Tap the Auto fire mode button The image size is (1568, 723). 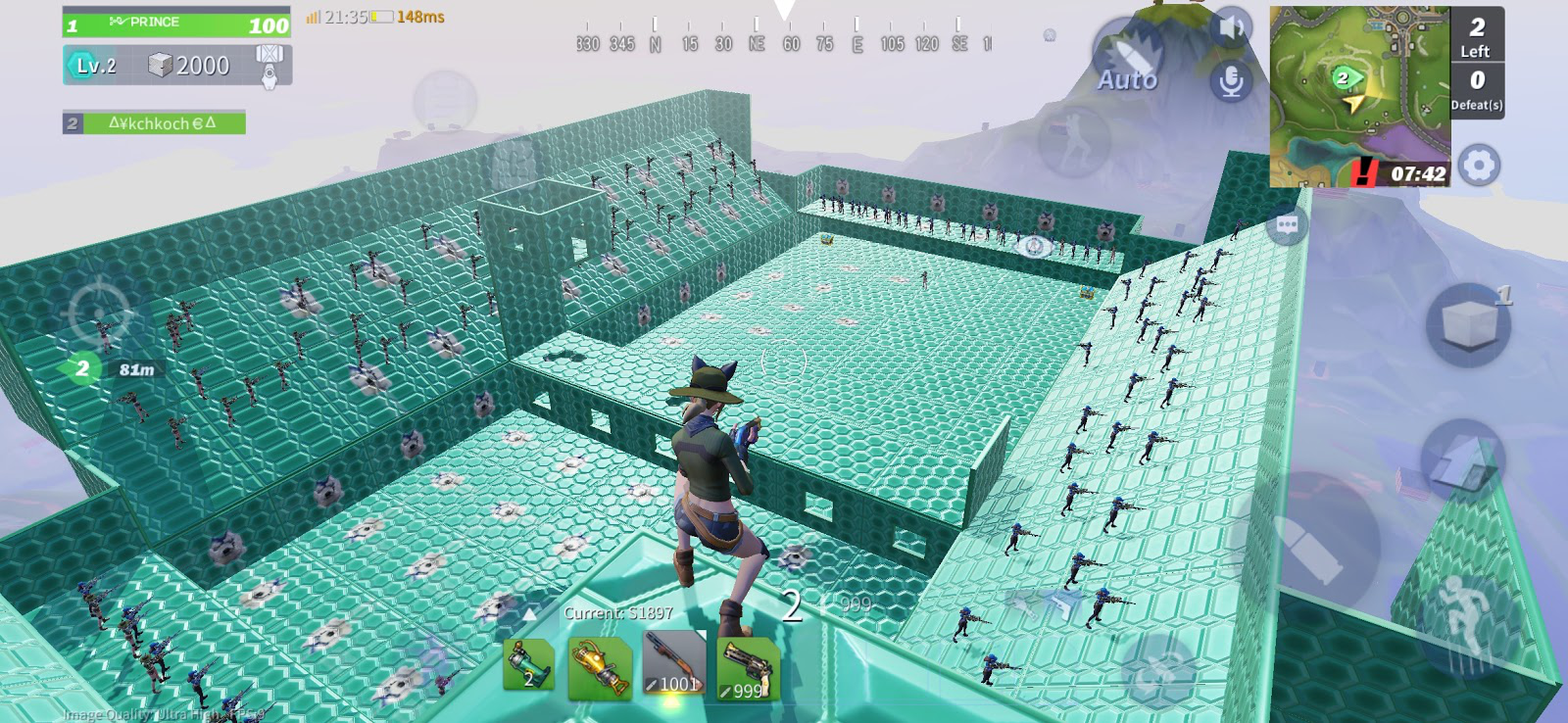[x=1127, y=64]
